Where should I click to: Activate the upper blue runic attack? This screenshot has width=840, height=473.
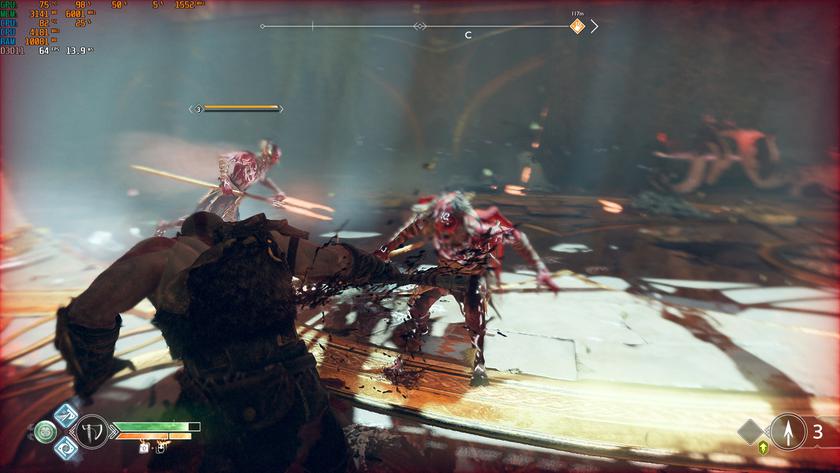point(66,415)
